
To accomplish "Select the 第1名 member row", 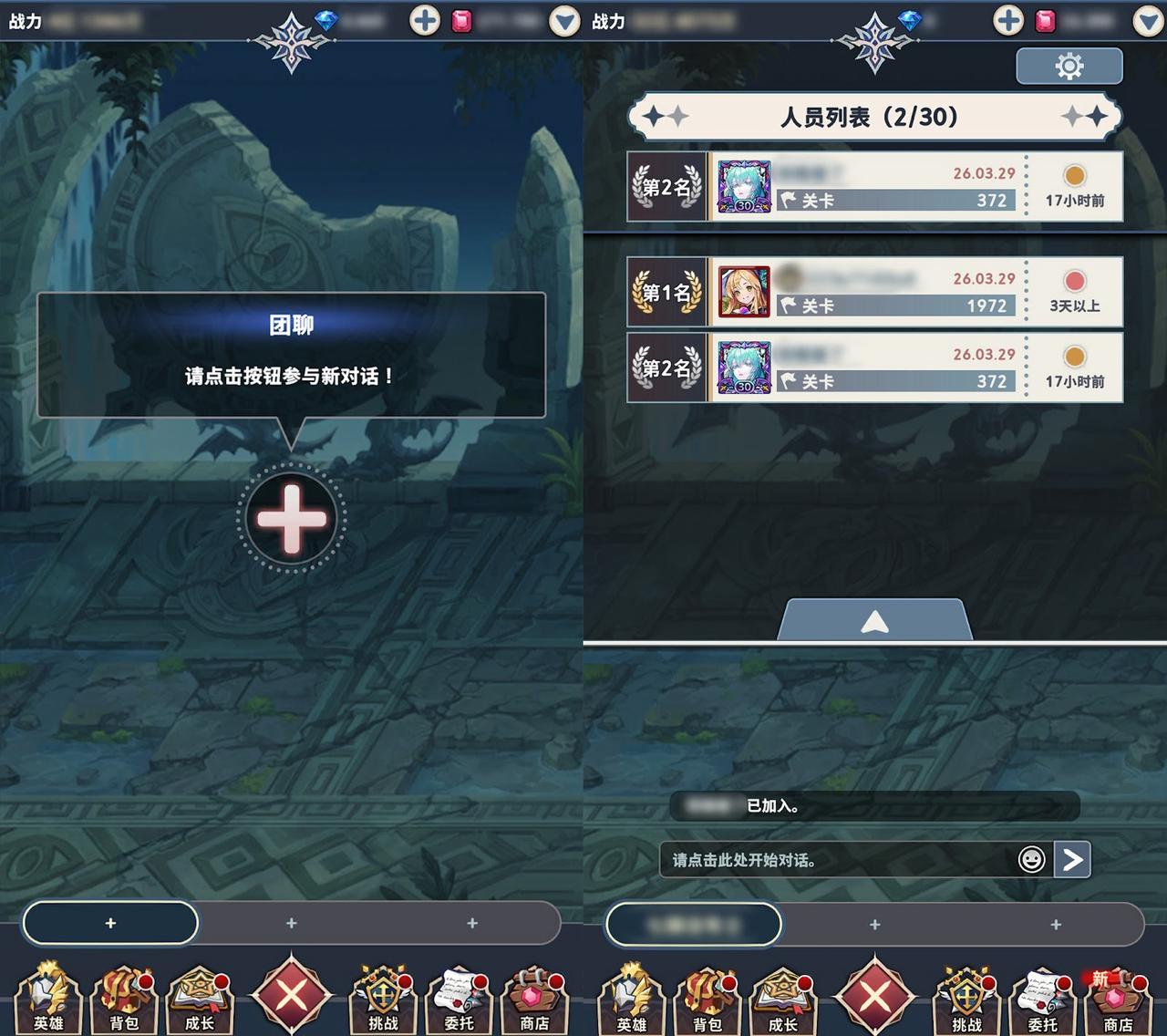I will (874, 292).
